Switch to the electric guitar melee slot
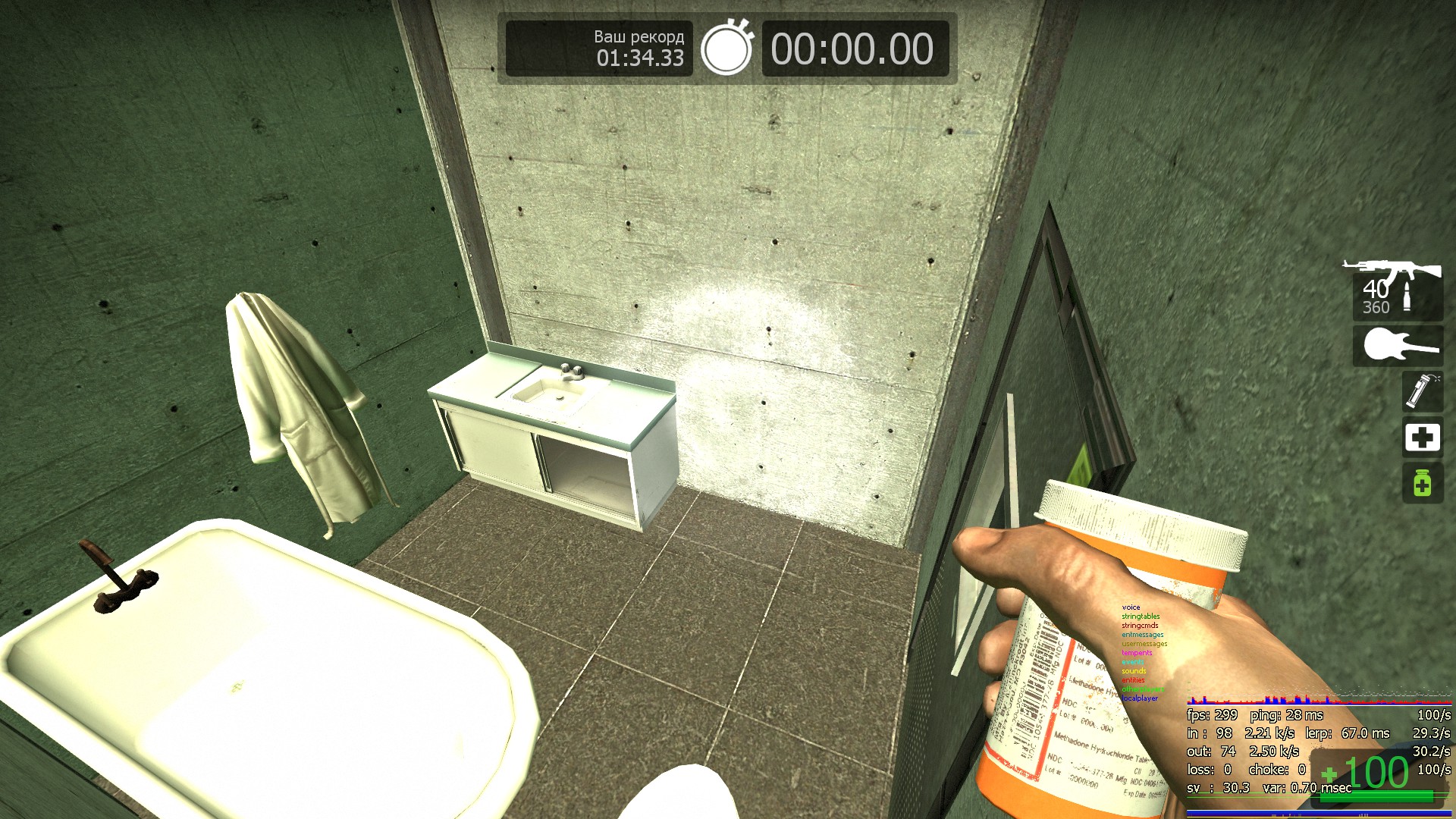This screenshot has height=819, width=1456. [1398, 346]
